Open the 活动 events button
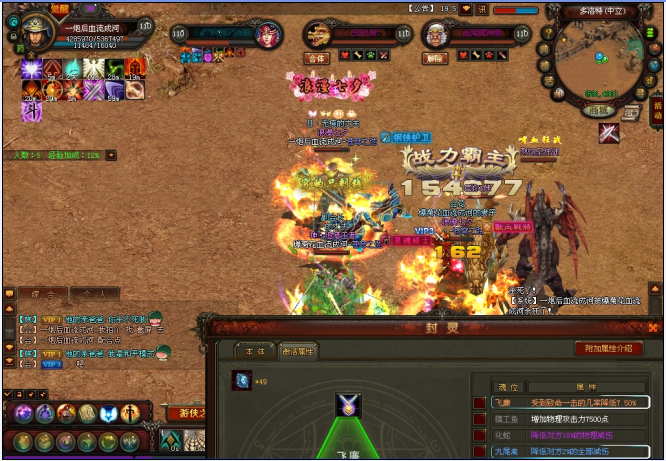666x461 pixels. 657,108
